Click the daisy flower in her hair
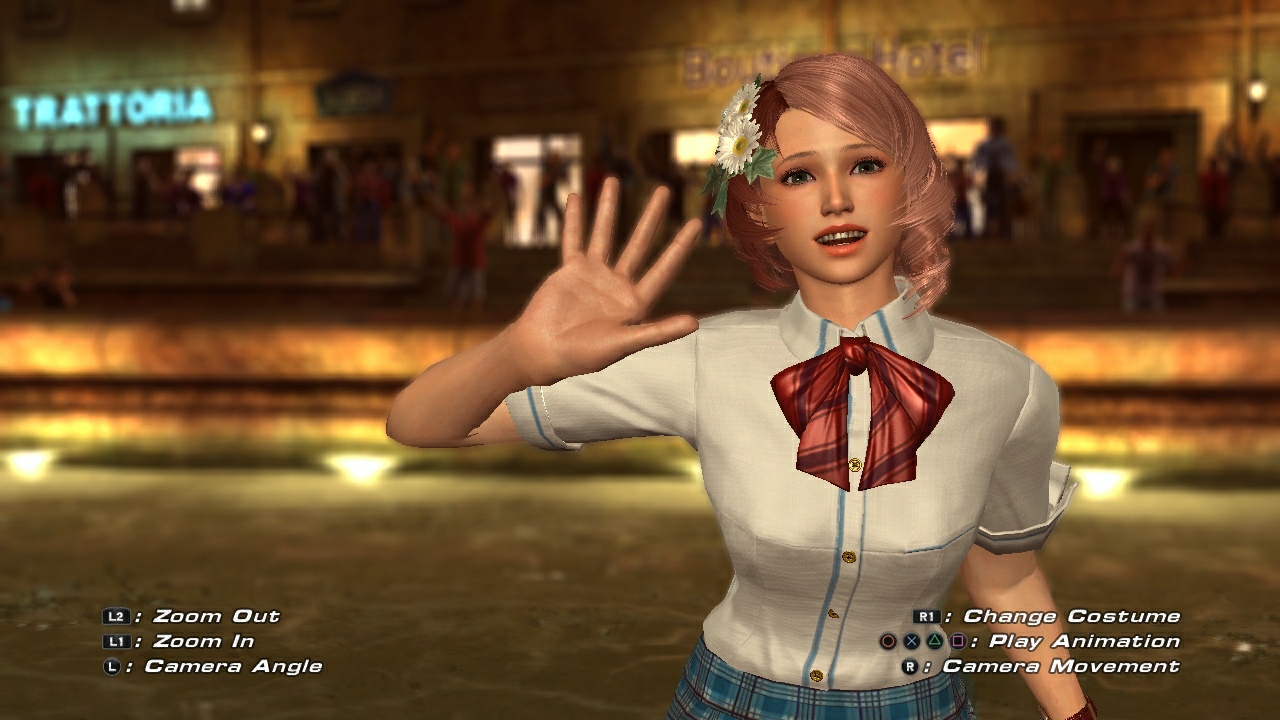 point(742,130)
